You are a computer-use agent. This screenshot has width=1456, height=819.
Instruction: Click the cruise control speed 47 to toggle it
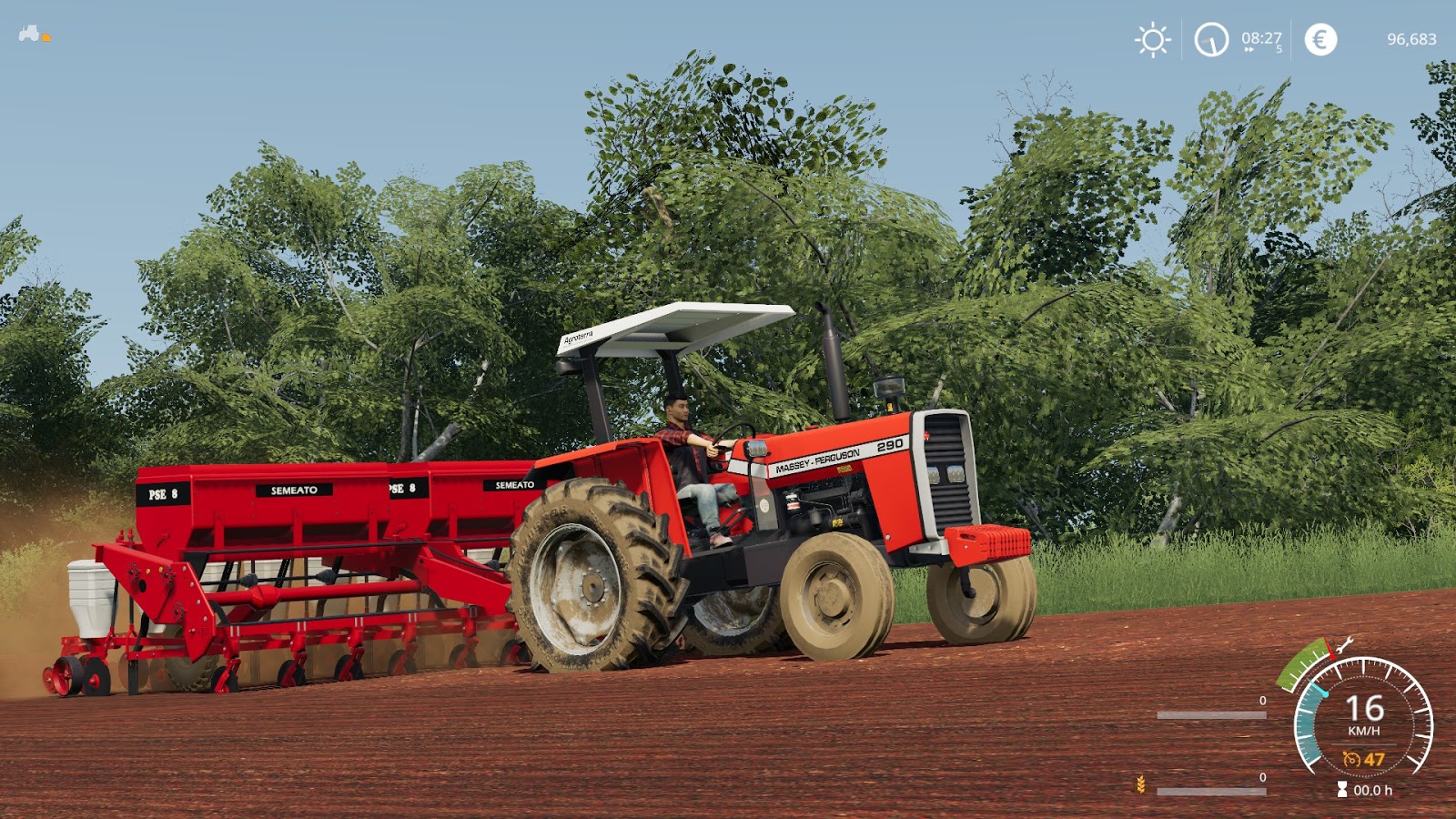(x=1375, y=759)
